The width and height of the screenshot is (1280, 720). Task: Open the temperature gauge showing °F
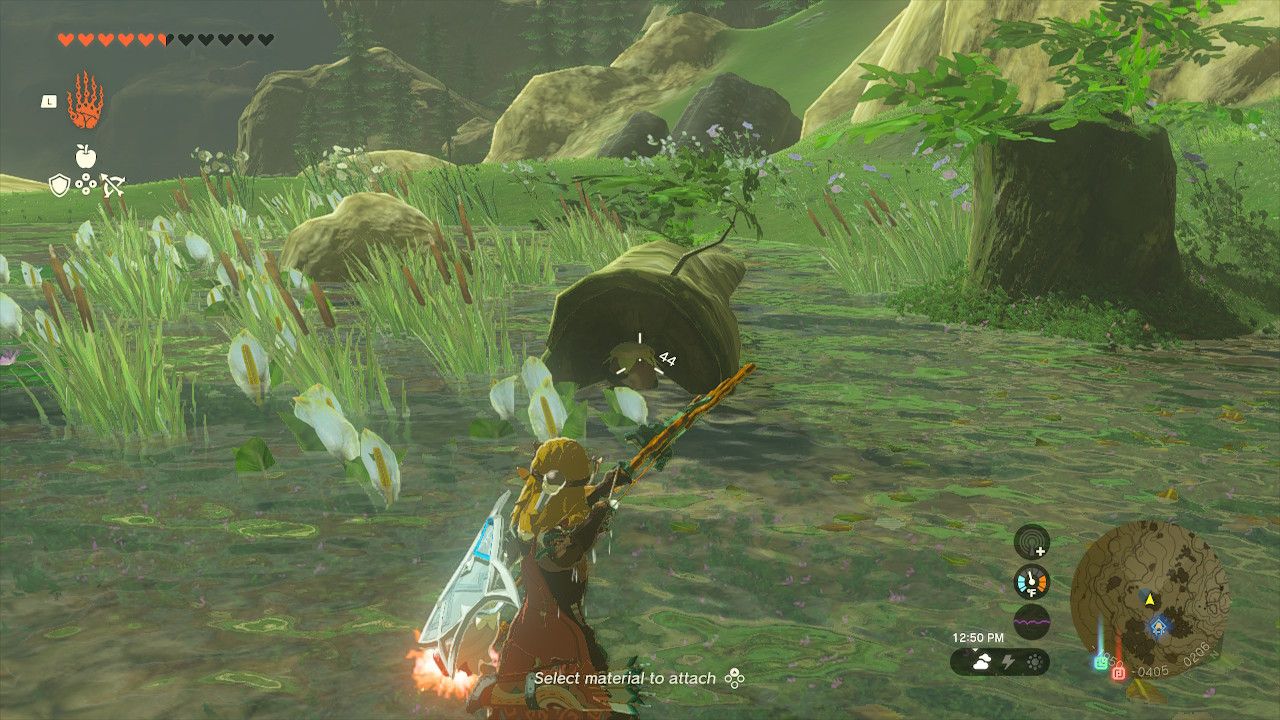point(1031,581)
